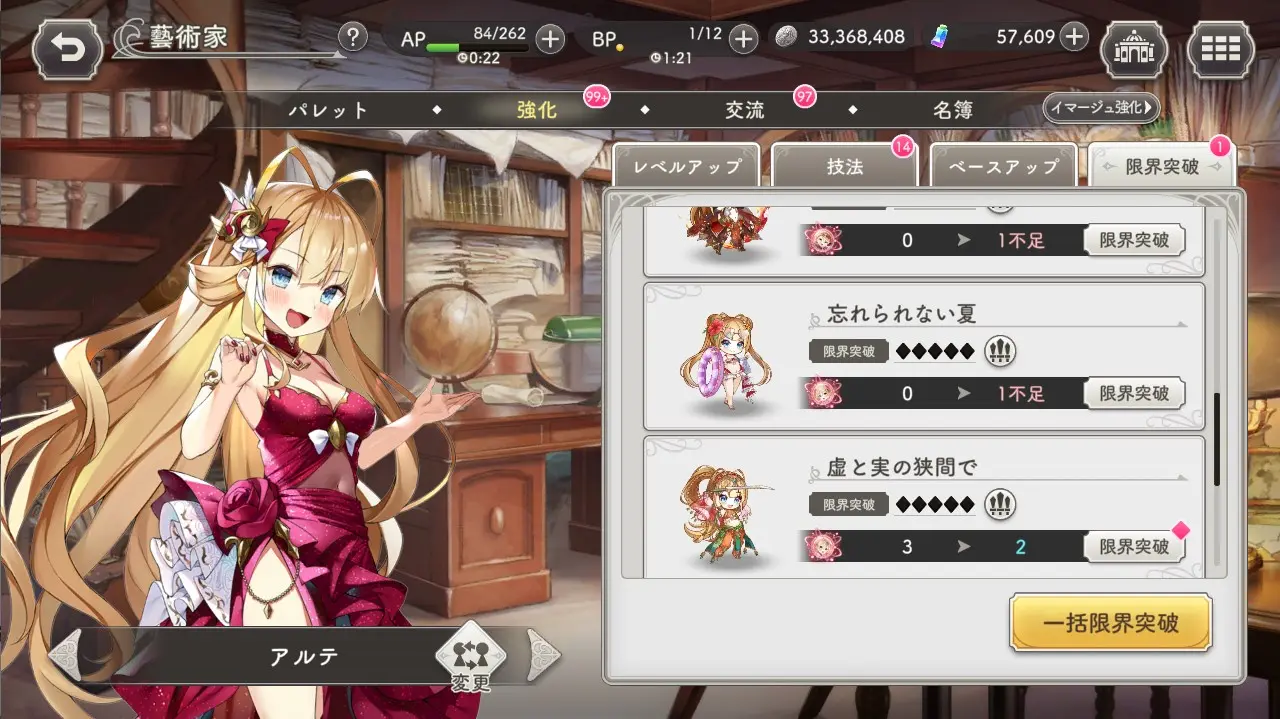The width and height of the screenshot is (1280, 719).
Task: Select the 強化 tab
Action: pyautogui.click(x=537, y=110)
